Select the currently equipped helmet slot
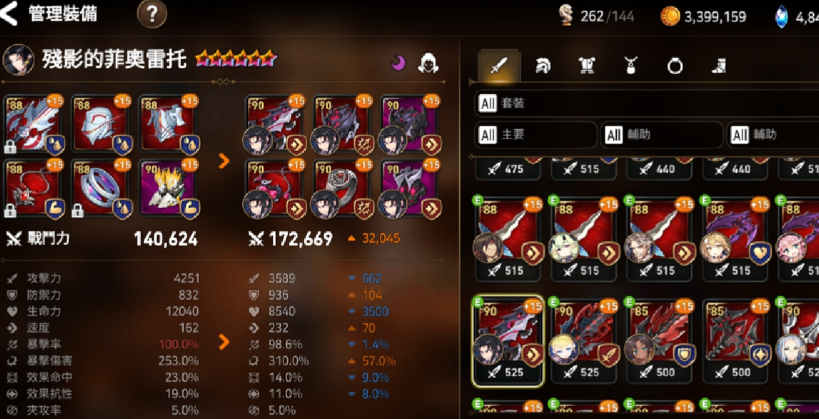Image resolution: width=819 pixels, height=419 pixels. 98,124
